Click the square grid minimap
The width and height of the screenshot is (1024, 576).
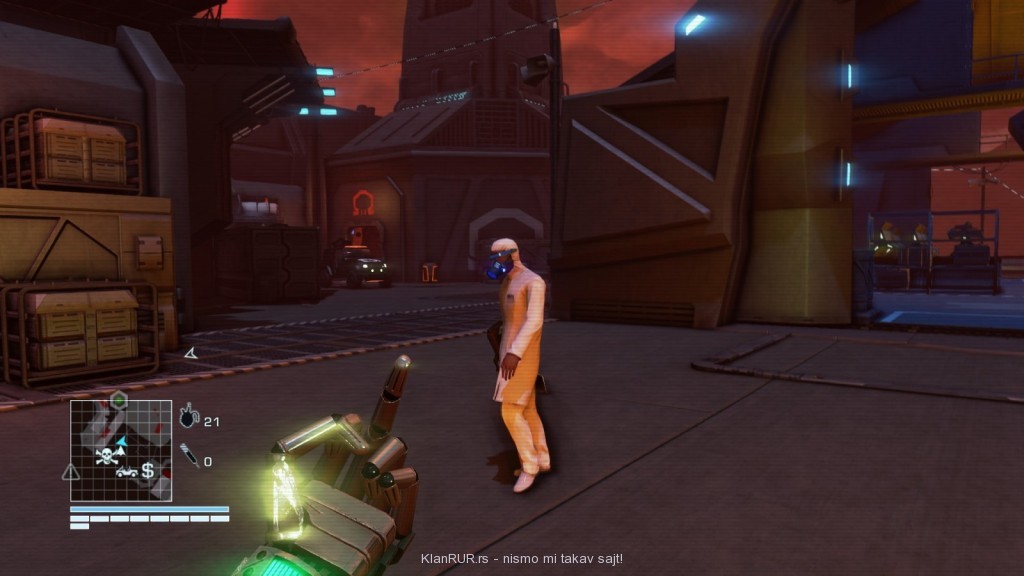[120, 450]
